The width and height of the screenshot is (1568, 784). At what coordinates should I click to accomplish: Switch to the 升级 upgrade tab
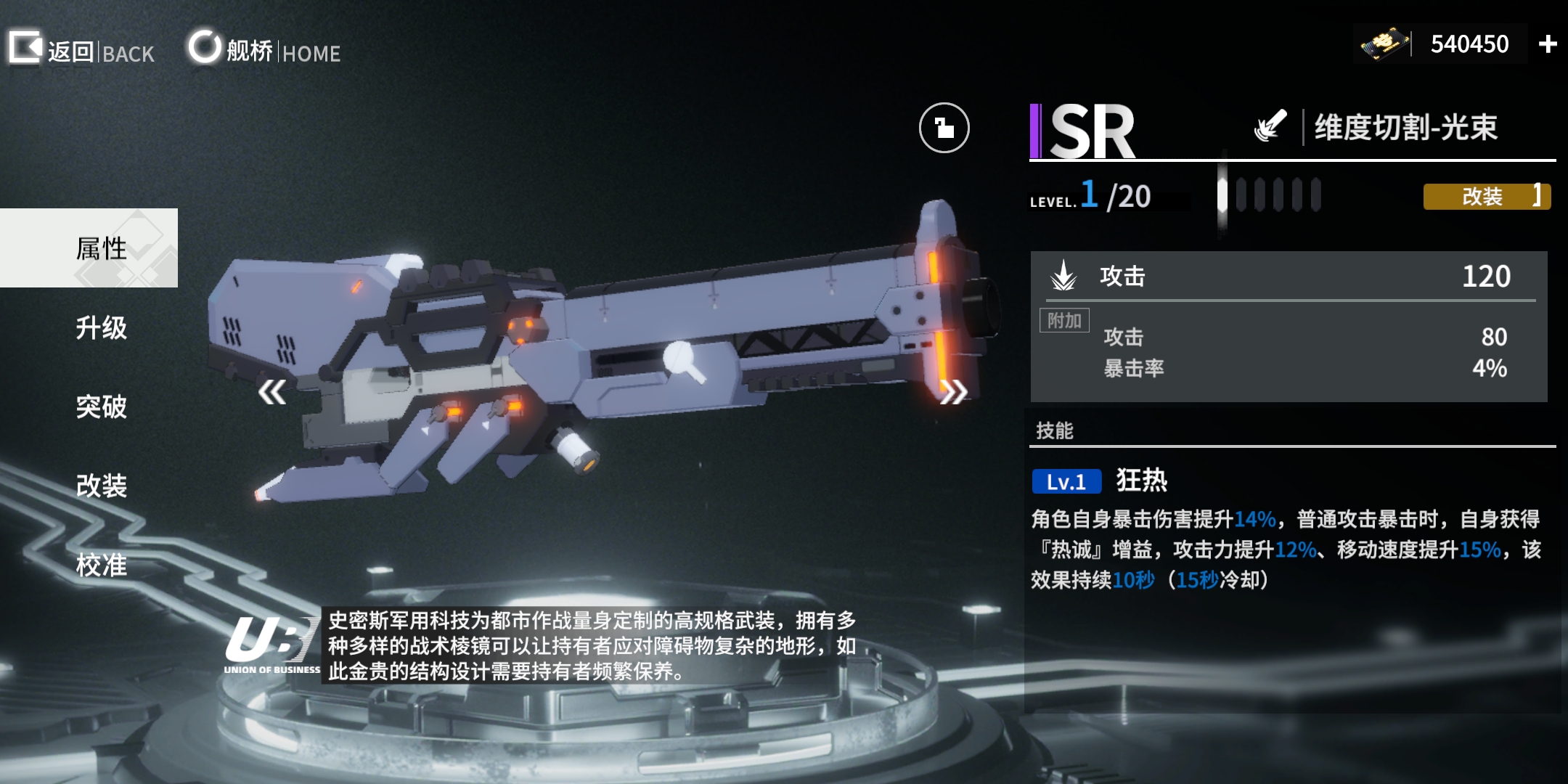pos(101,328)
